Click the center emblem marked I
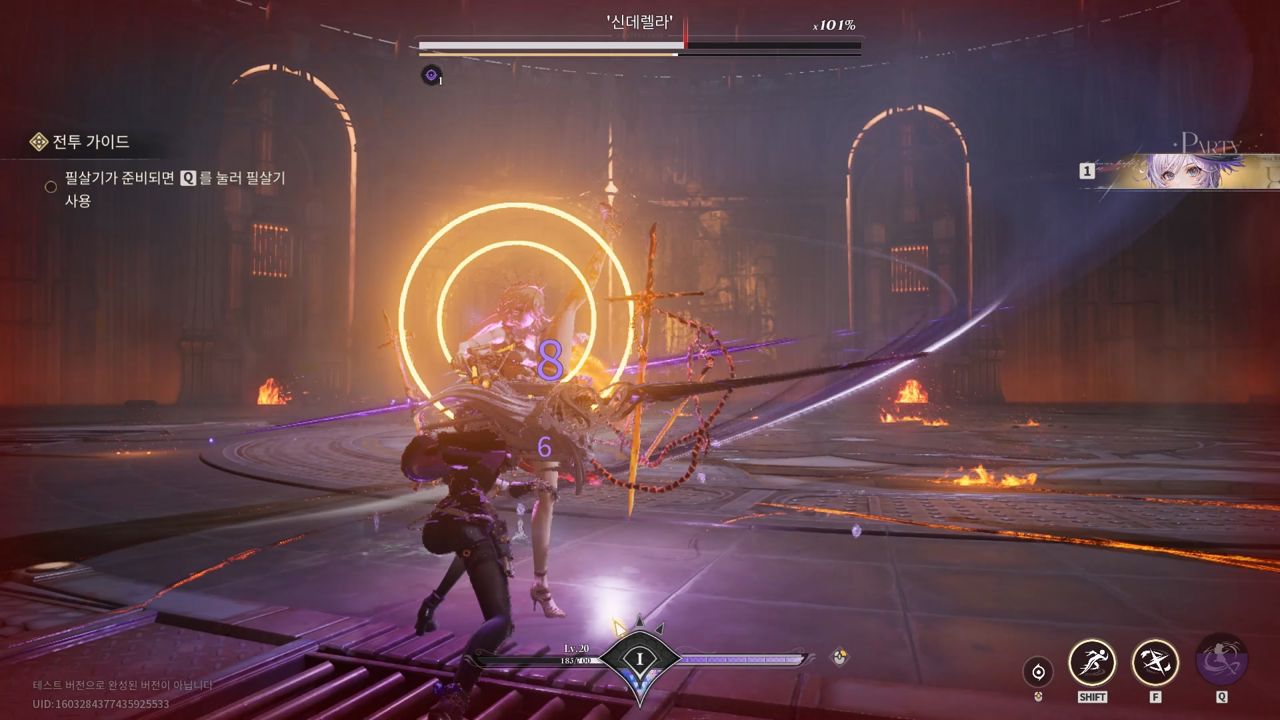Screen dimensions: 1280x720 [639, 657]
